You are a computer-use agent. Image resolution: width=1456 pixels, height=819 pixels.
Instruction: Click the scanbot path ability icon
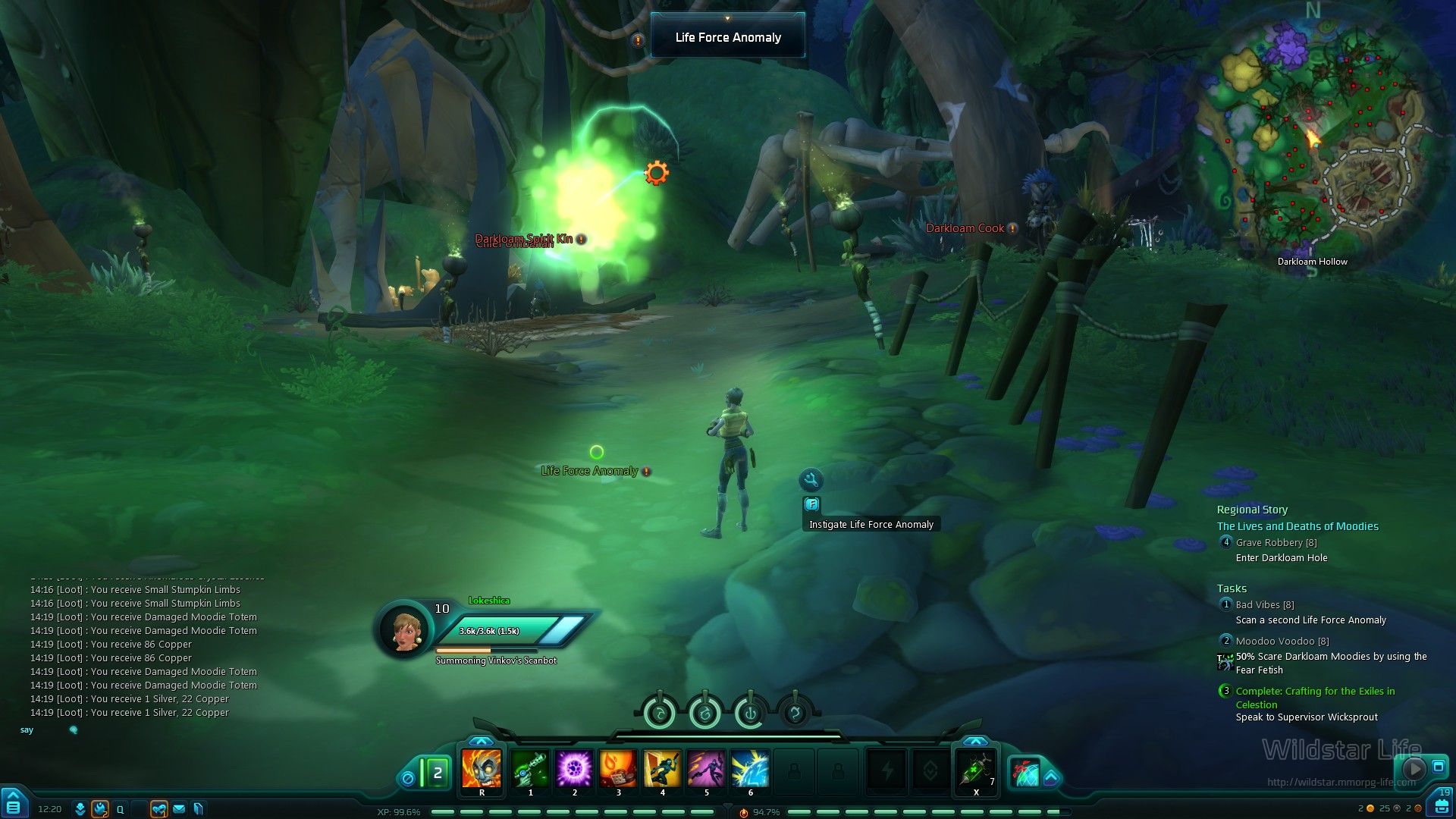click(1031, 771)
